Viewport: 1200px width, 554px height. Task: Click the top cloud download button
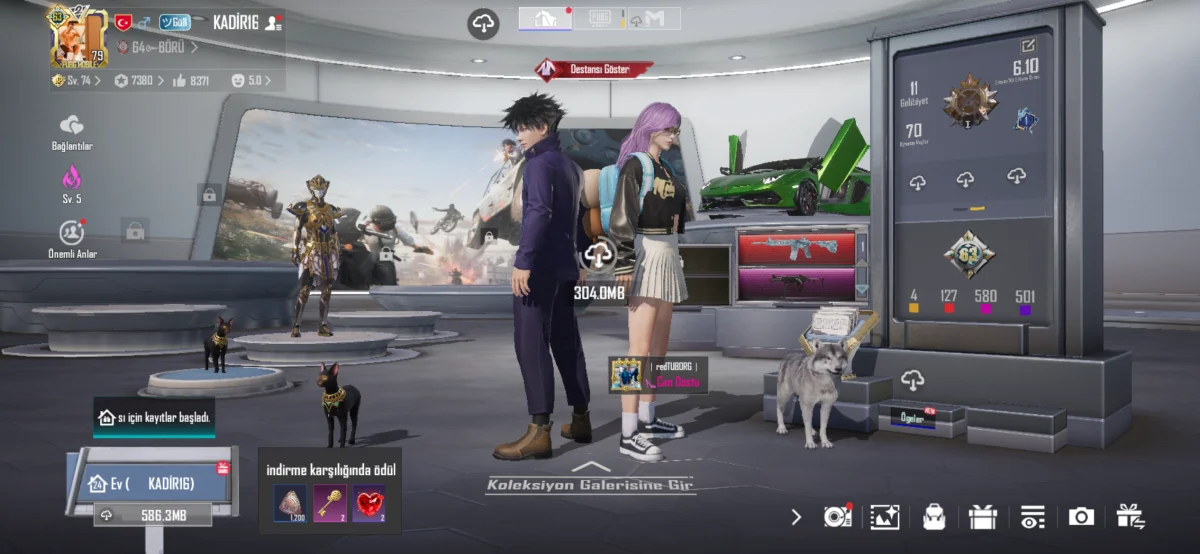[x=484, y=24]
